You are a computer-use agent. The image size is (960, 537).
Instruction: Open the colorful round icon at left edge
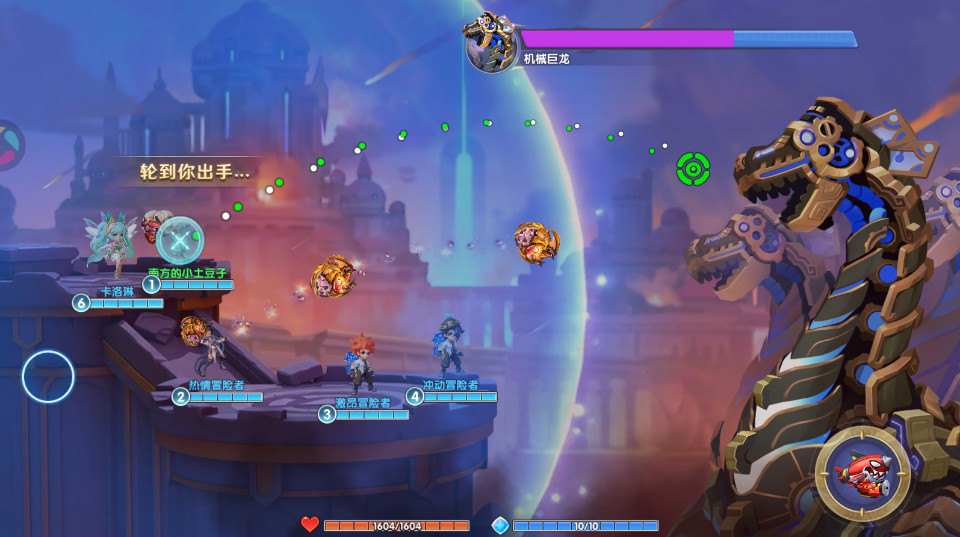[8, 145]
